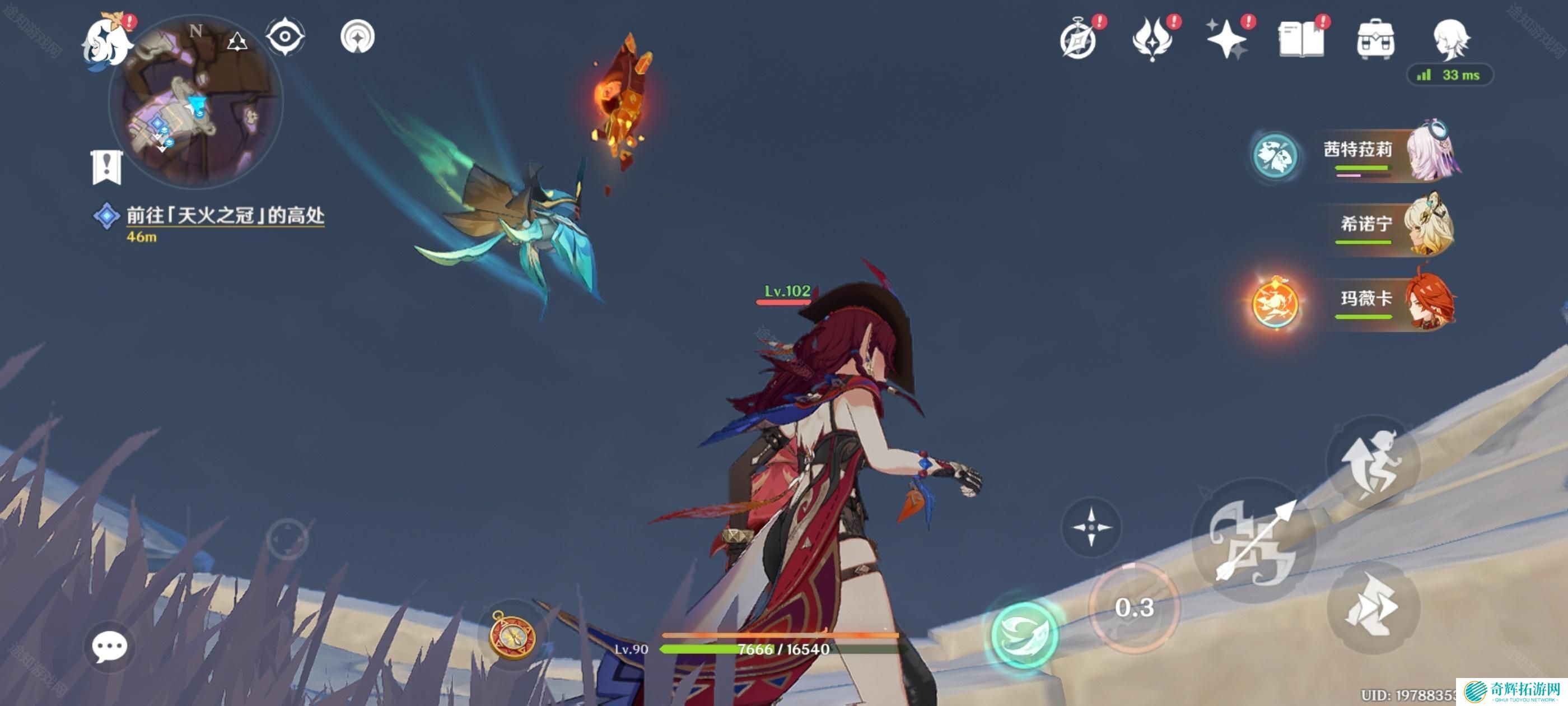
Task: Use the red compass gadget
Action: point(512,636)
